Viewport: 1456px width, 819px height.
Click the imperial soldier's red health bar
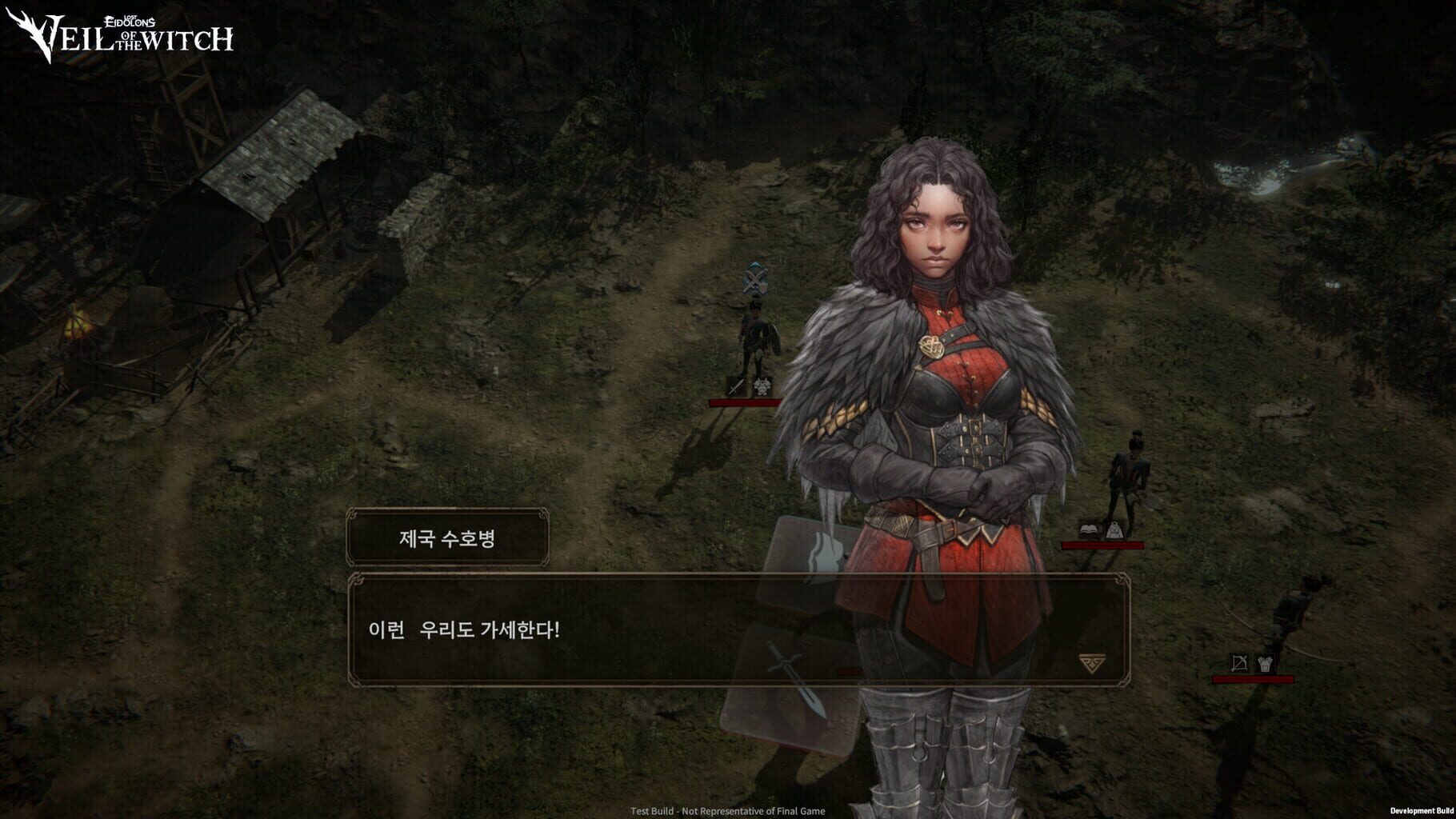click(x=744, y=402)
